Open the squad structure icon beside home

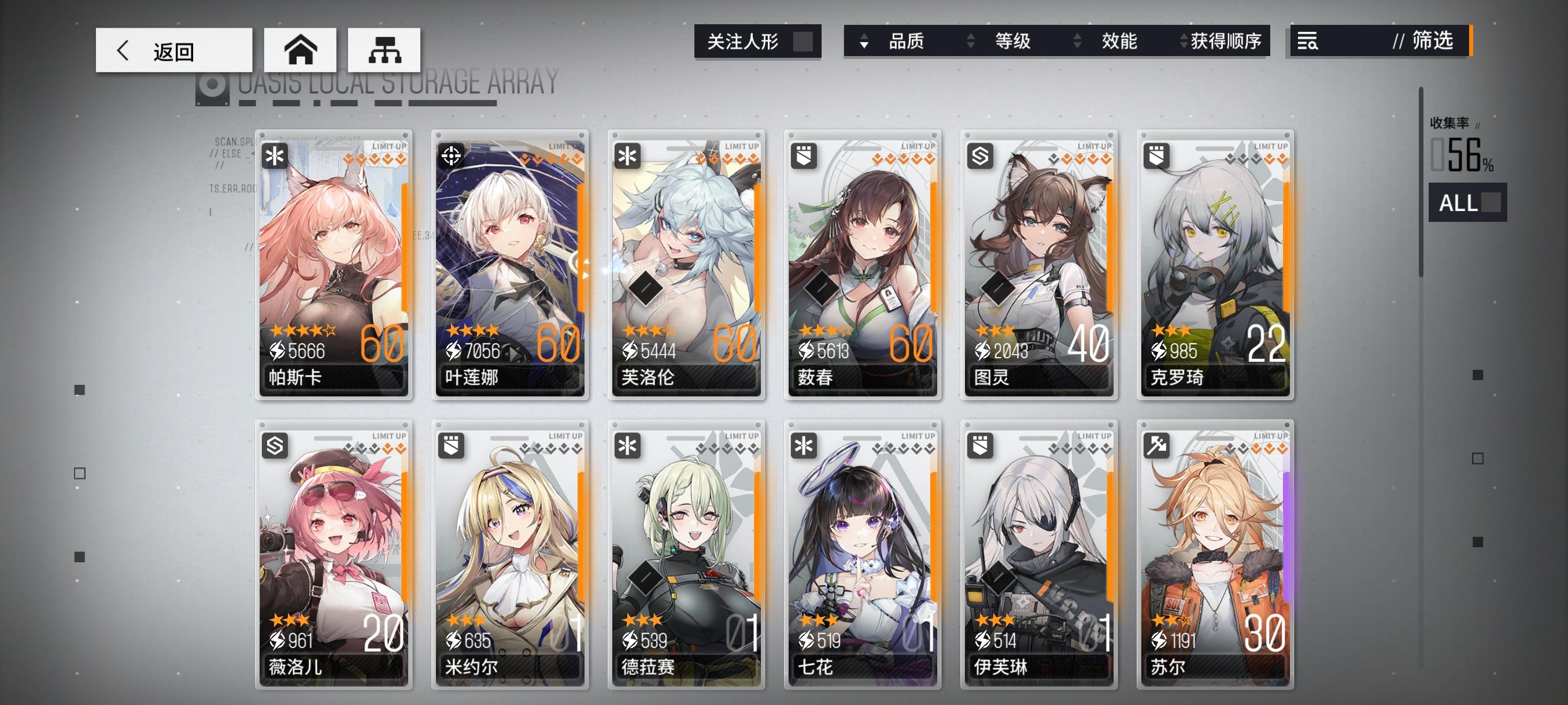point(384,49)
